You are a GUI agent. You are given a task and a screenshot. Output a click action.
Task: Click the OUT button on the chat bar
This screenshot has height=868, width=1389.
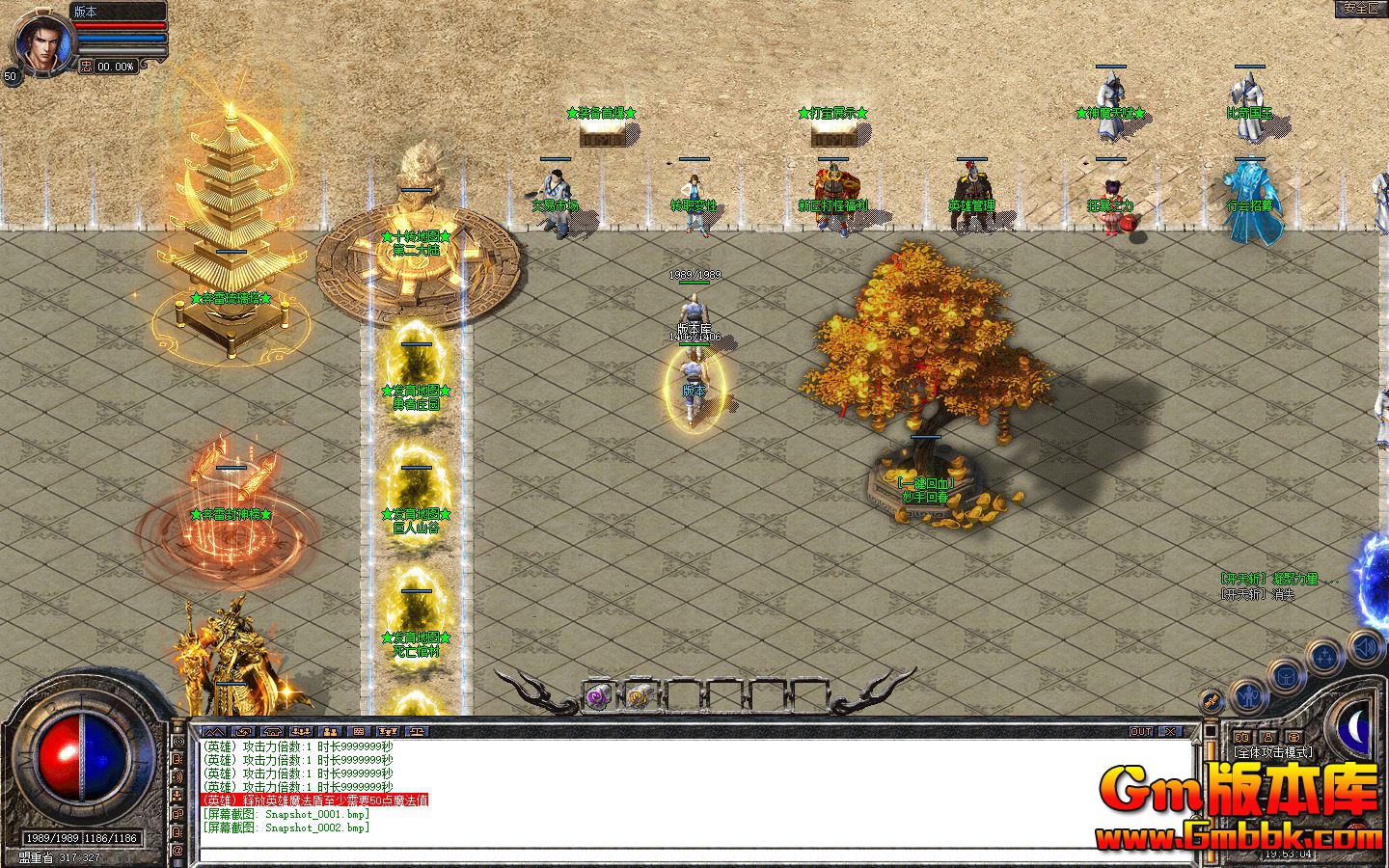pyautogui.click(x=1140, y=730)
